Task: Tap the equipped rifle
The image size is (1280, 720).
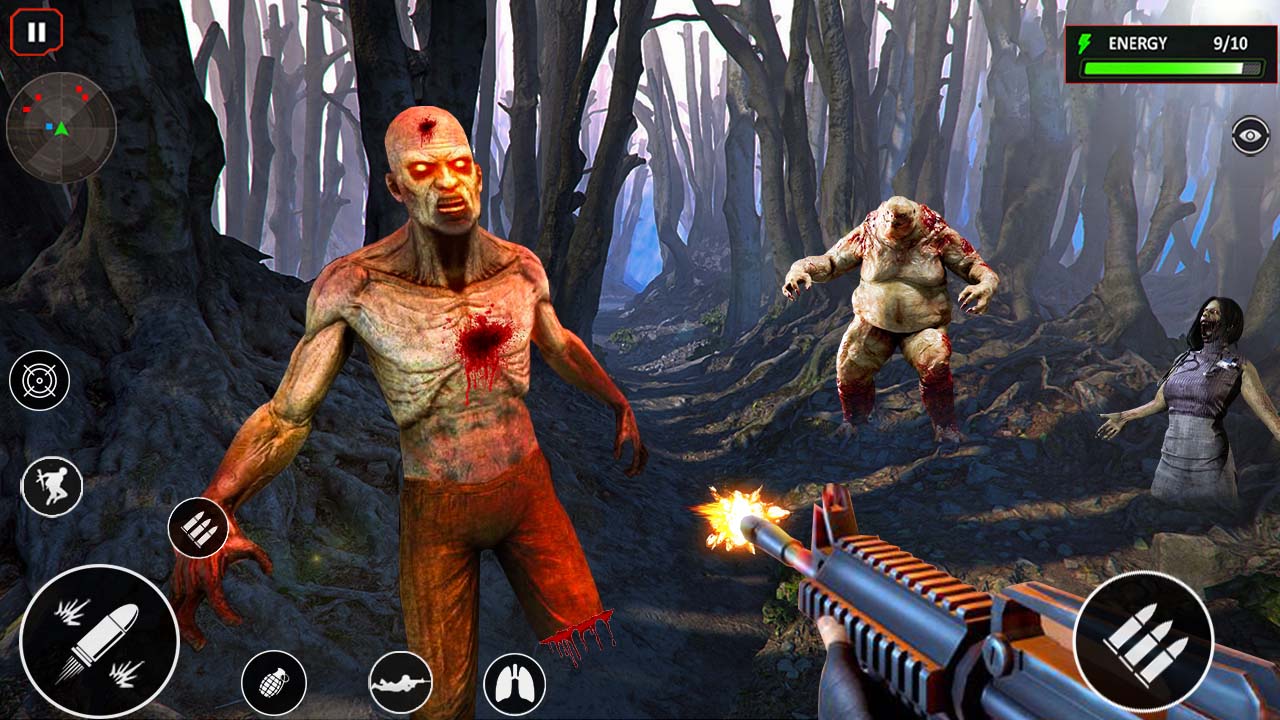Action: [x=900, y=600]
